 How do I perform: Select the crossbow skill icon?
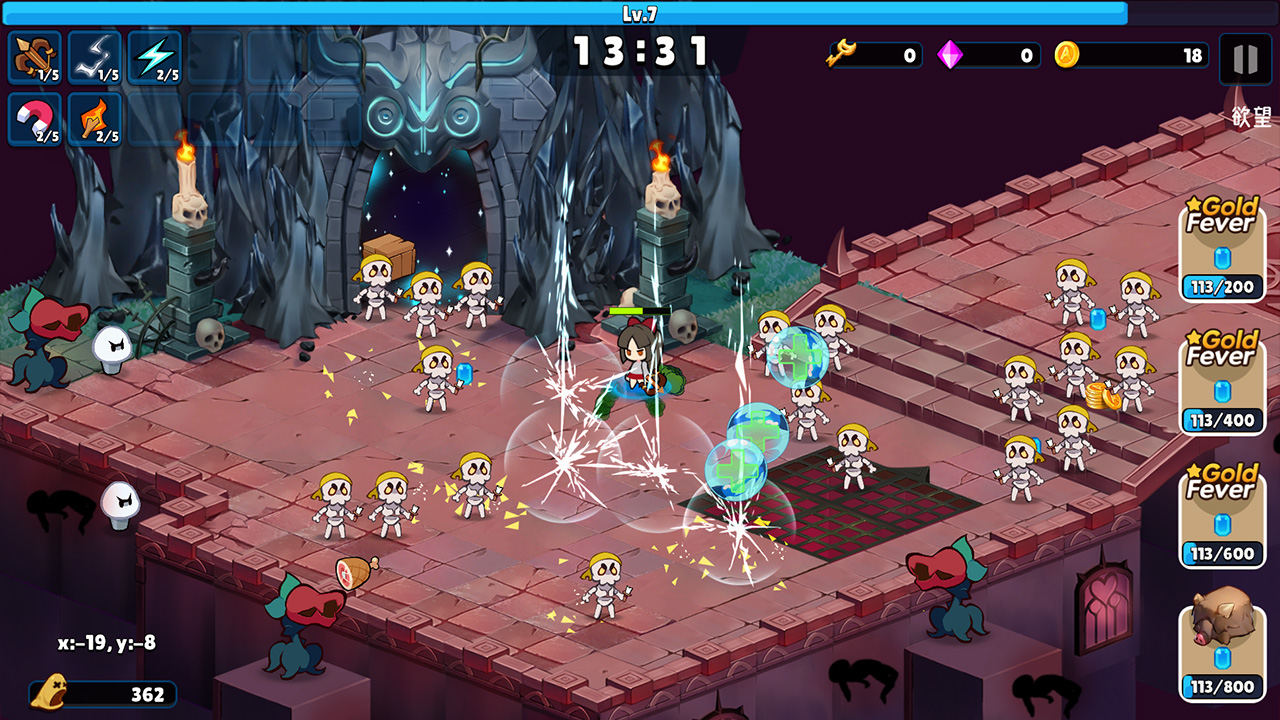point(35,57)
